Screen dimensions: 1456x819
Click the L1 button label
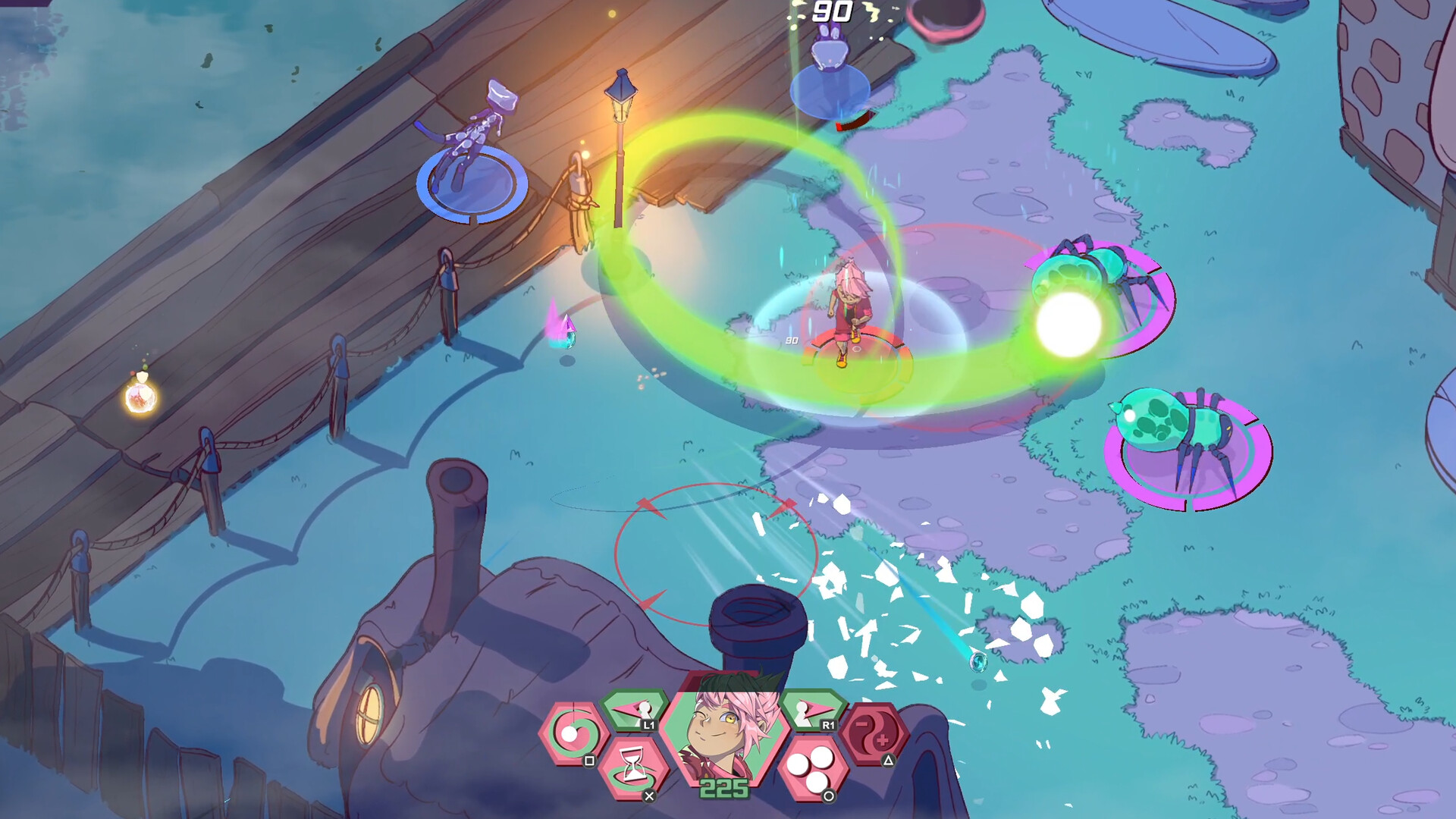(x=648, y=724)
